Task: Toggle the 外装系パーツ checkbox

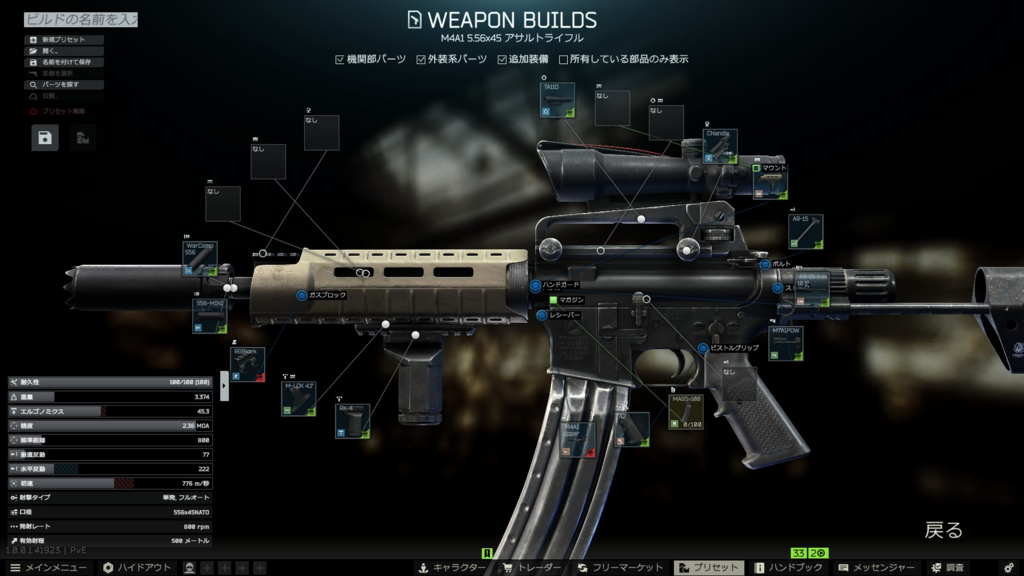Action: click(x=422, y=60)
